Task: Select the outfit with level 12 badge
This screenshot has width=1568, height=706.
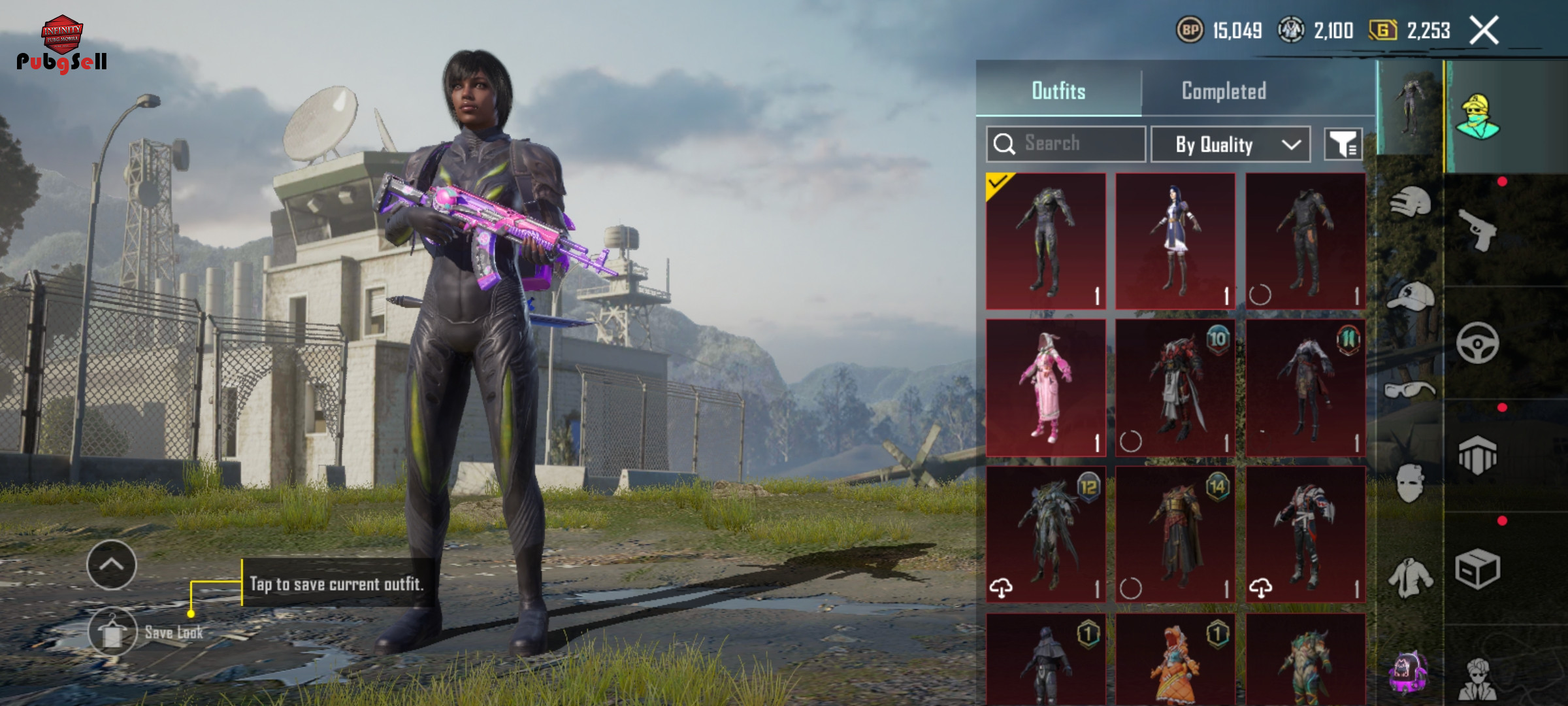Action: (1045, 534)
